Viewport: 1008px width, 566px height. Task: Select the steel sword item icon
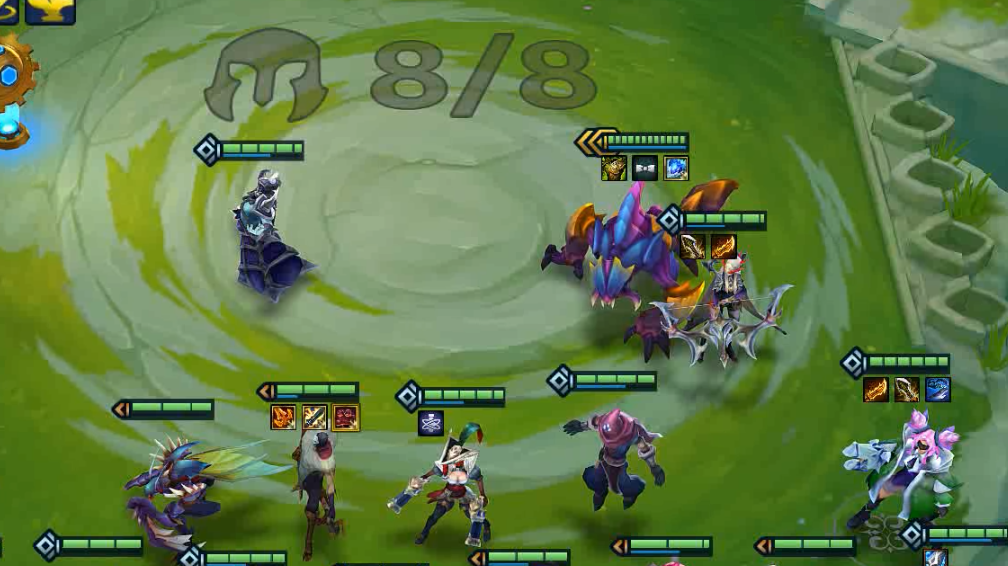[x=314, y=417]
